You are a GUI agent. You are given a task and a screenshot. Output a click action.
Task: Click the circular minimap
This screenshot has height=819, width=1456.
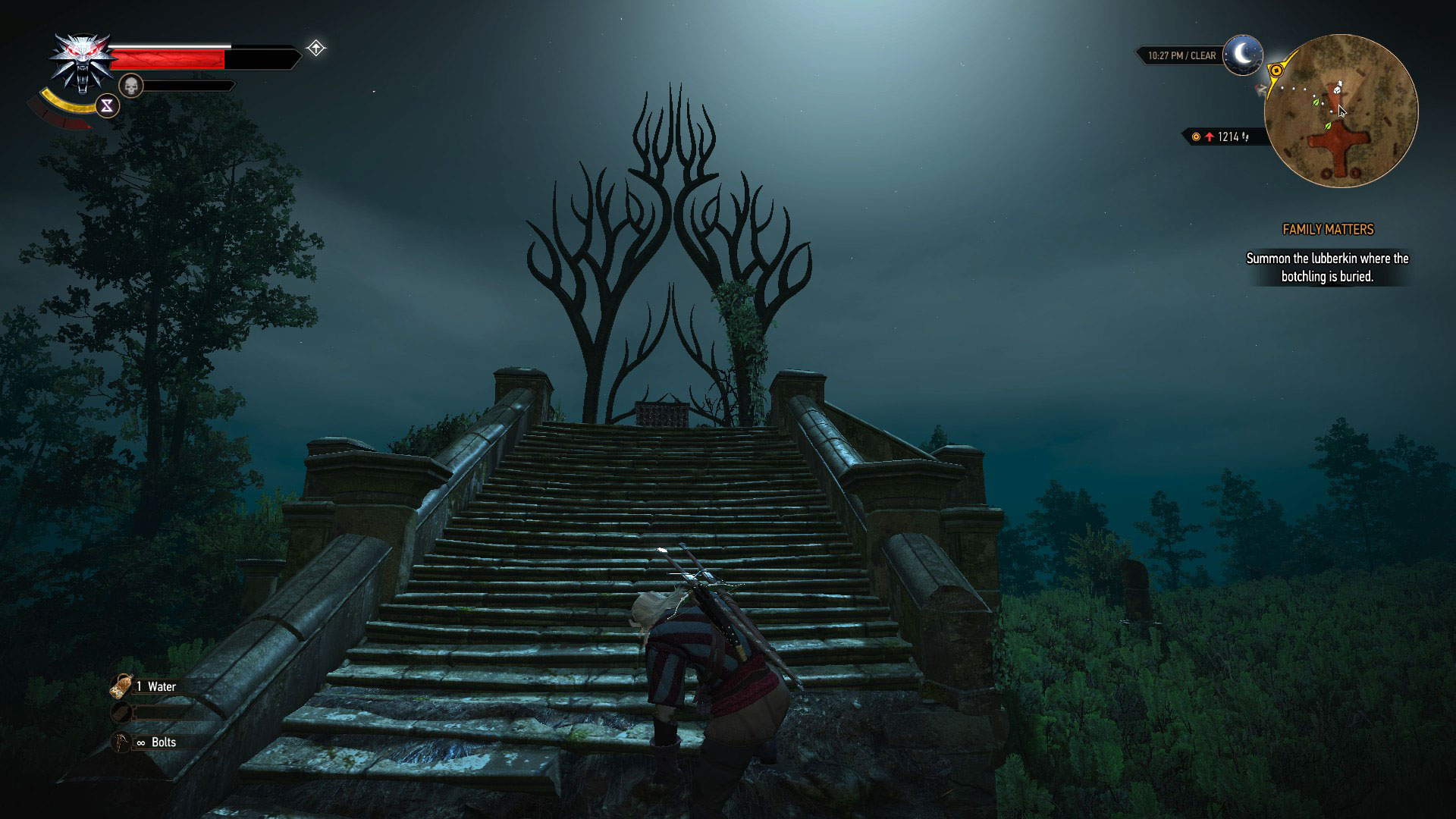[x=1341, y=111]
